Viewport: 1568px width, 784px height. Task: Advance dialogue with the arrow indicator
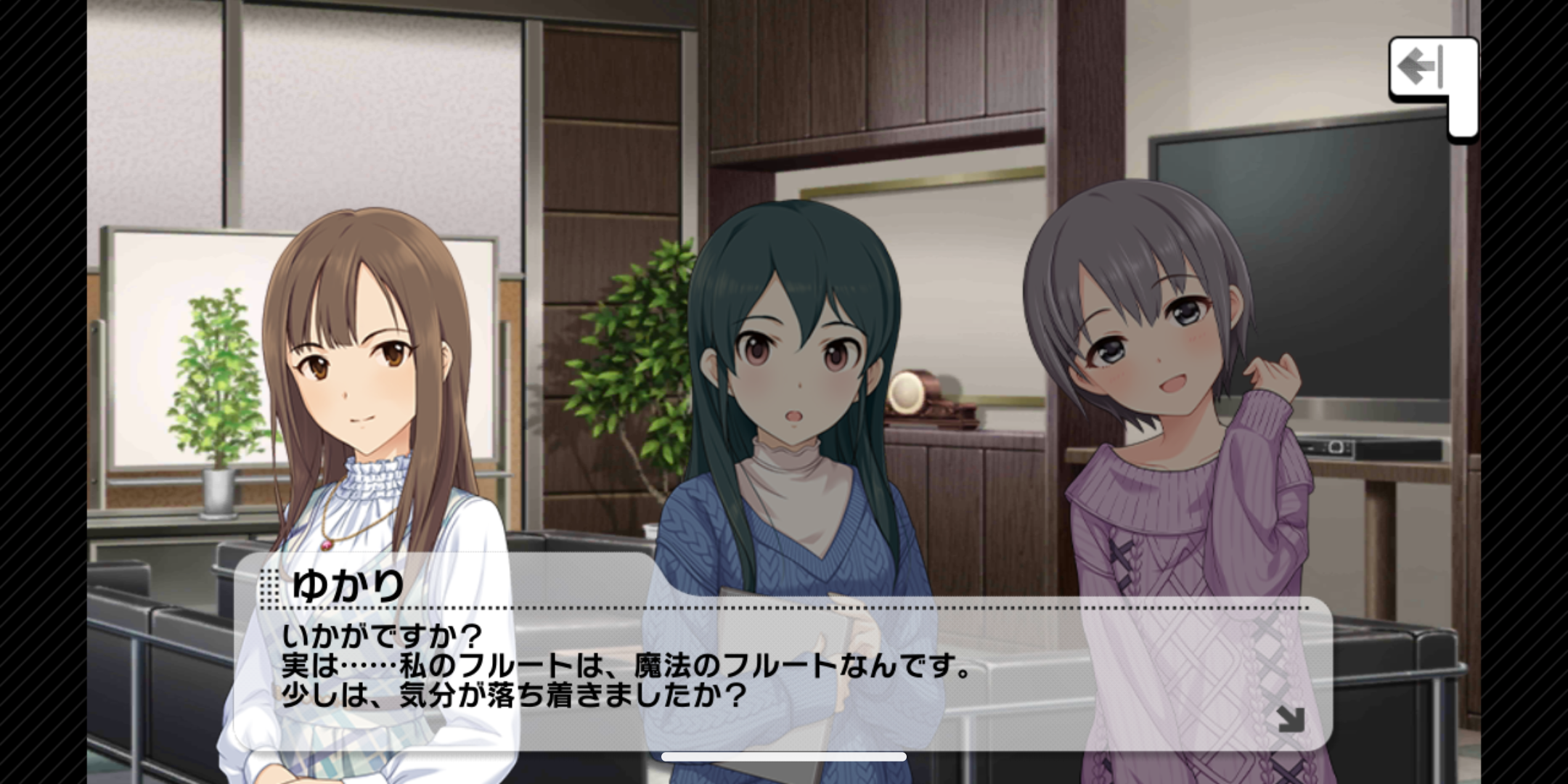[1290, 719]
